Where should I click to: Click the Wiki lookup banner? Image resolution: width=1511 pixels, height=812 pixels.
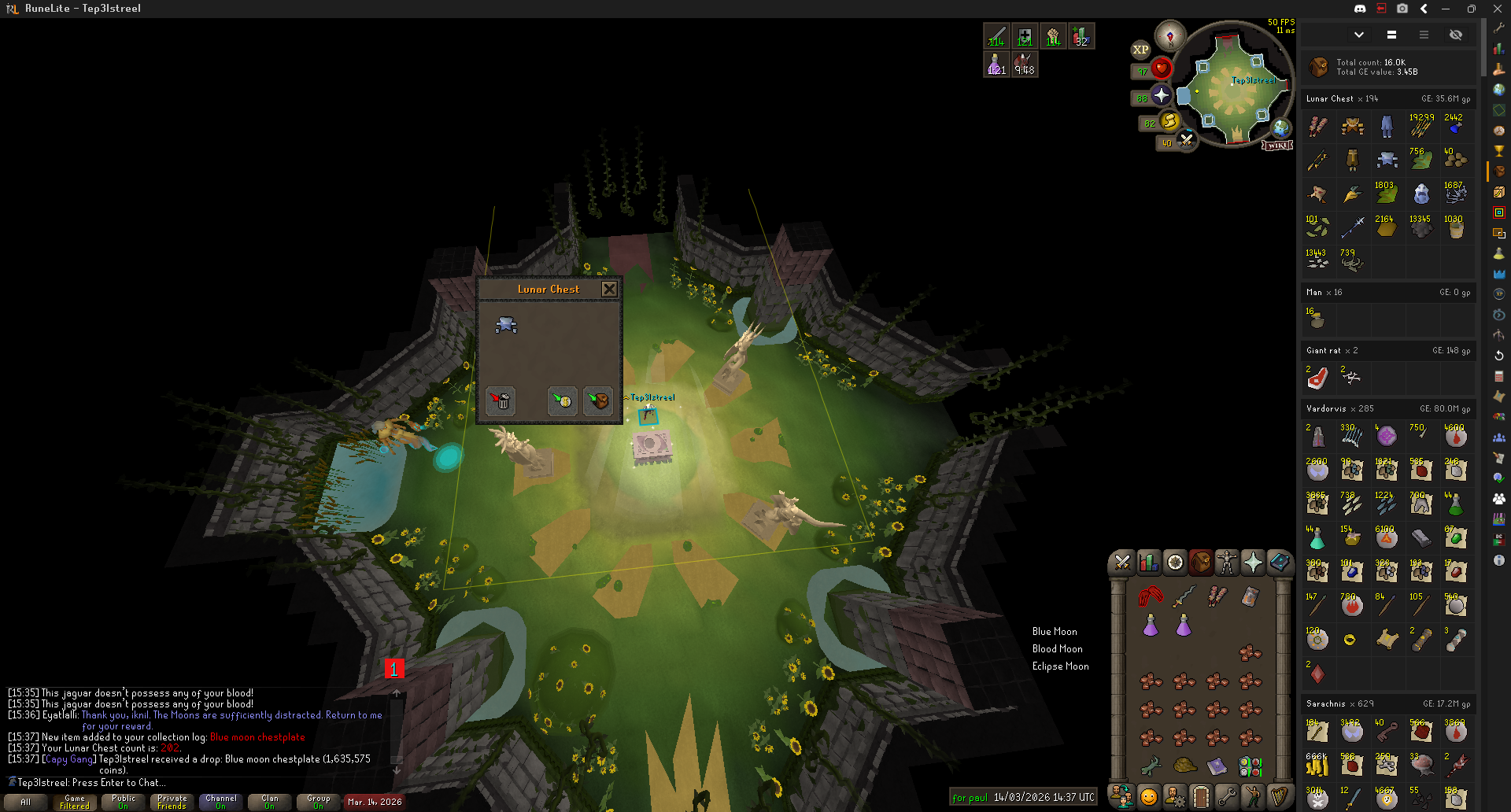coord(1277,146)
